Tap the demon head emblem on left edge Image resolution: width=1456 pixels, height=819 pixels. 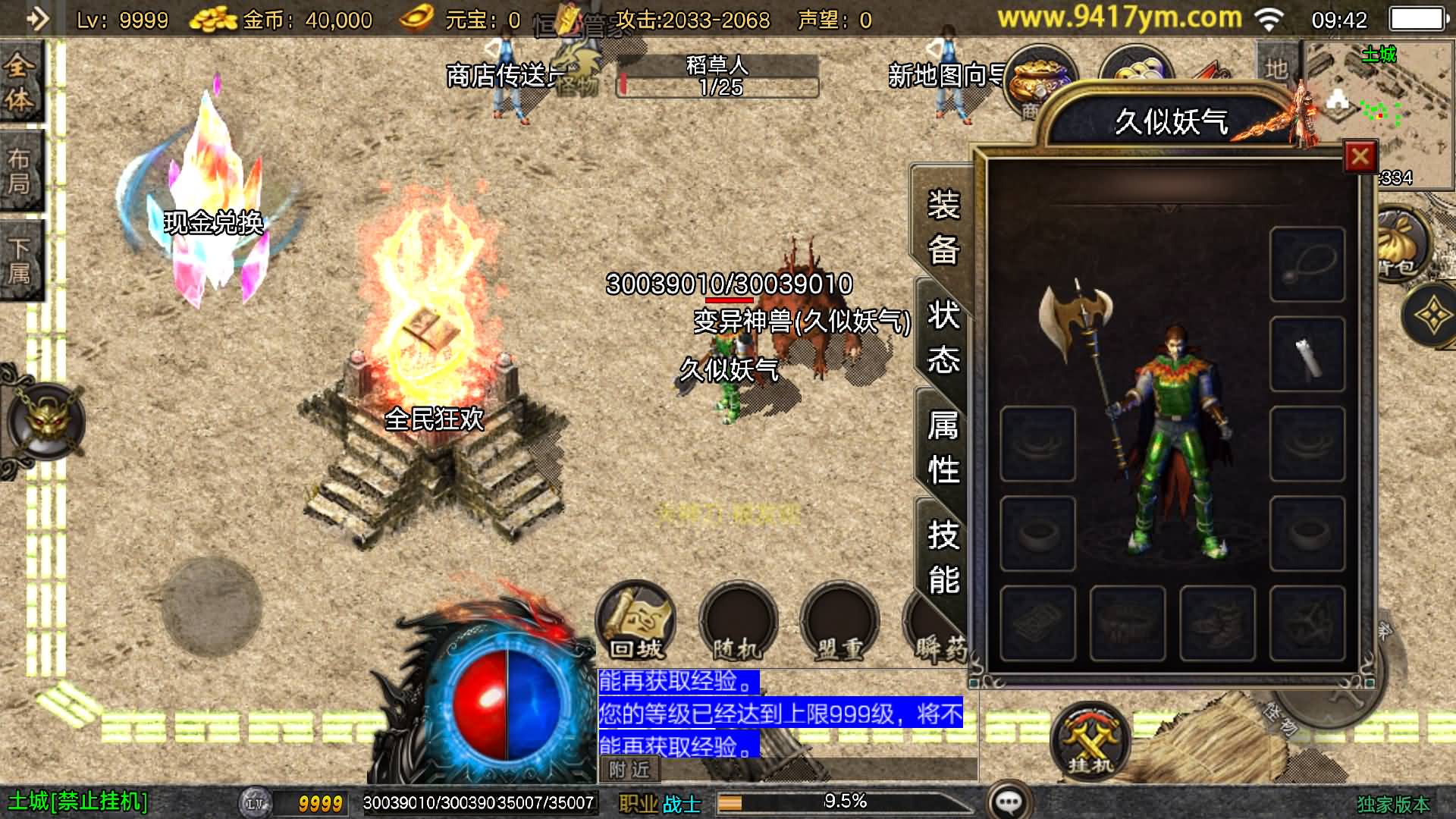pos(45,421)
